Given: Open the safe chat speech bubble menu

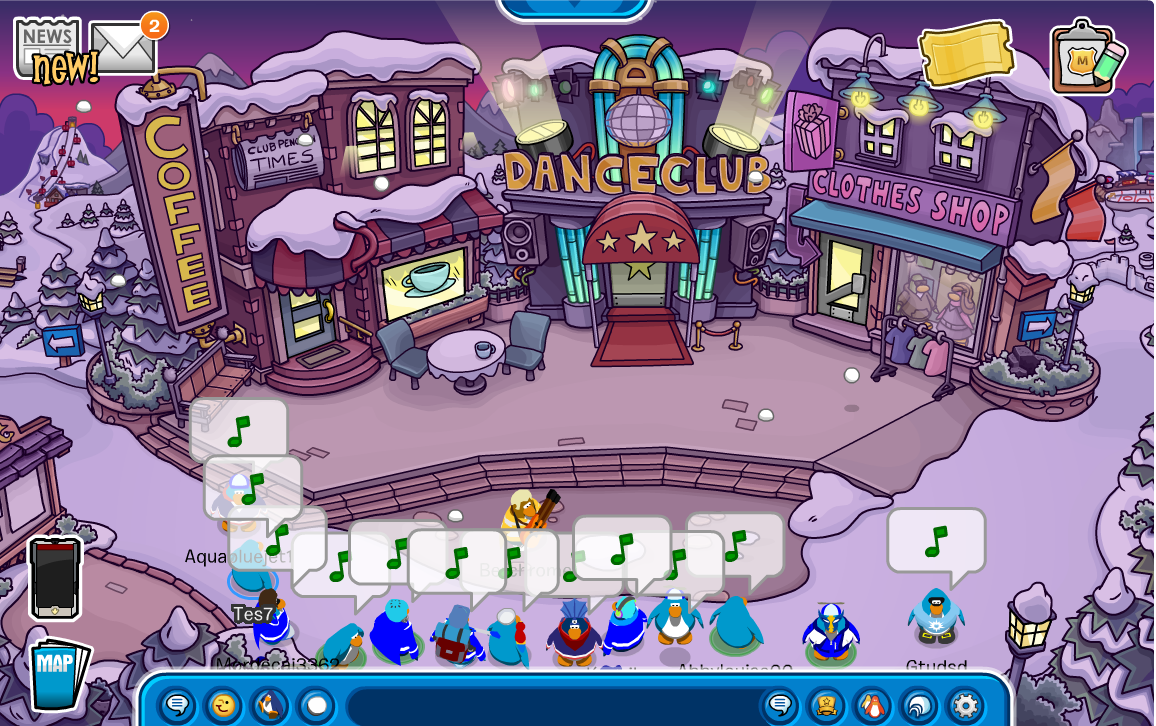Looking at the screenshot, I should [178, 706].
